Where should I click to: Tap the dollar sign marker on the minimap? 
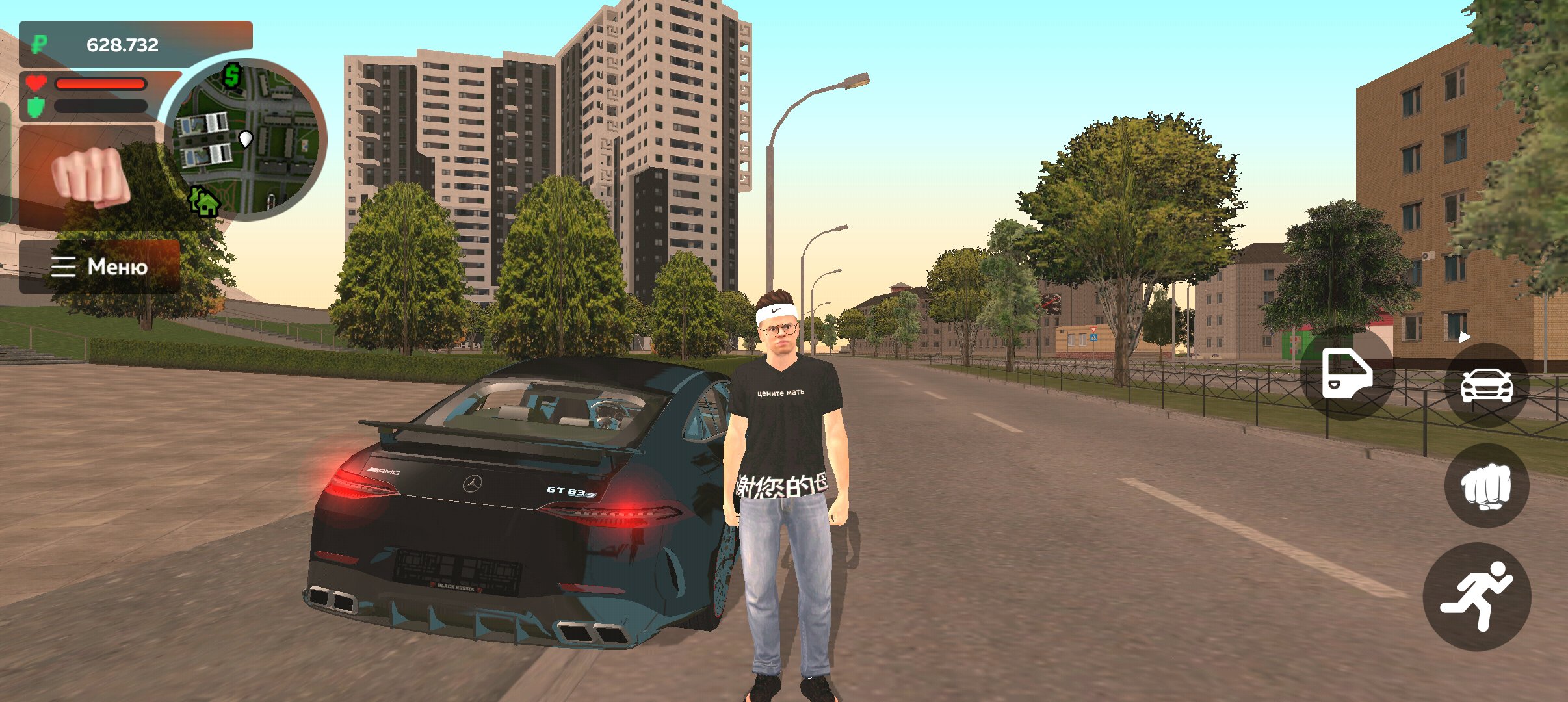pos(231,77)
